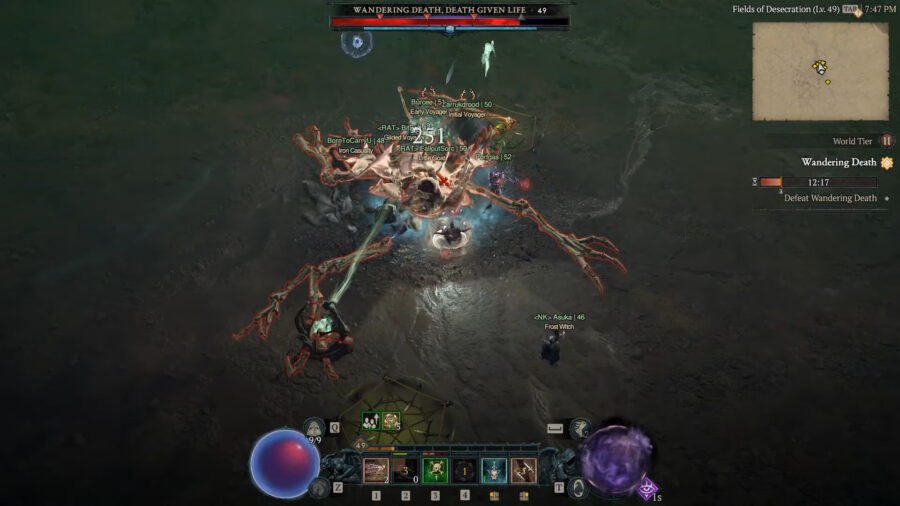The image size is (900, 506).
Task: Select the Wandering Death event tracker
Action: 840,163
